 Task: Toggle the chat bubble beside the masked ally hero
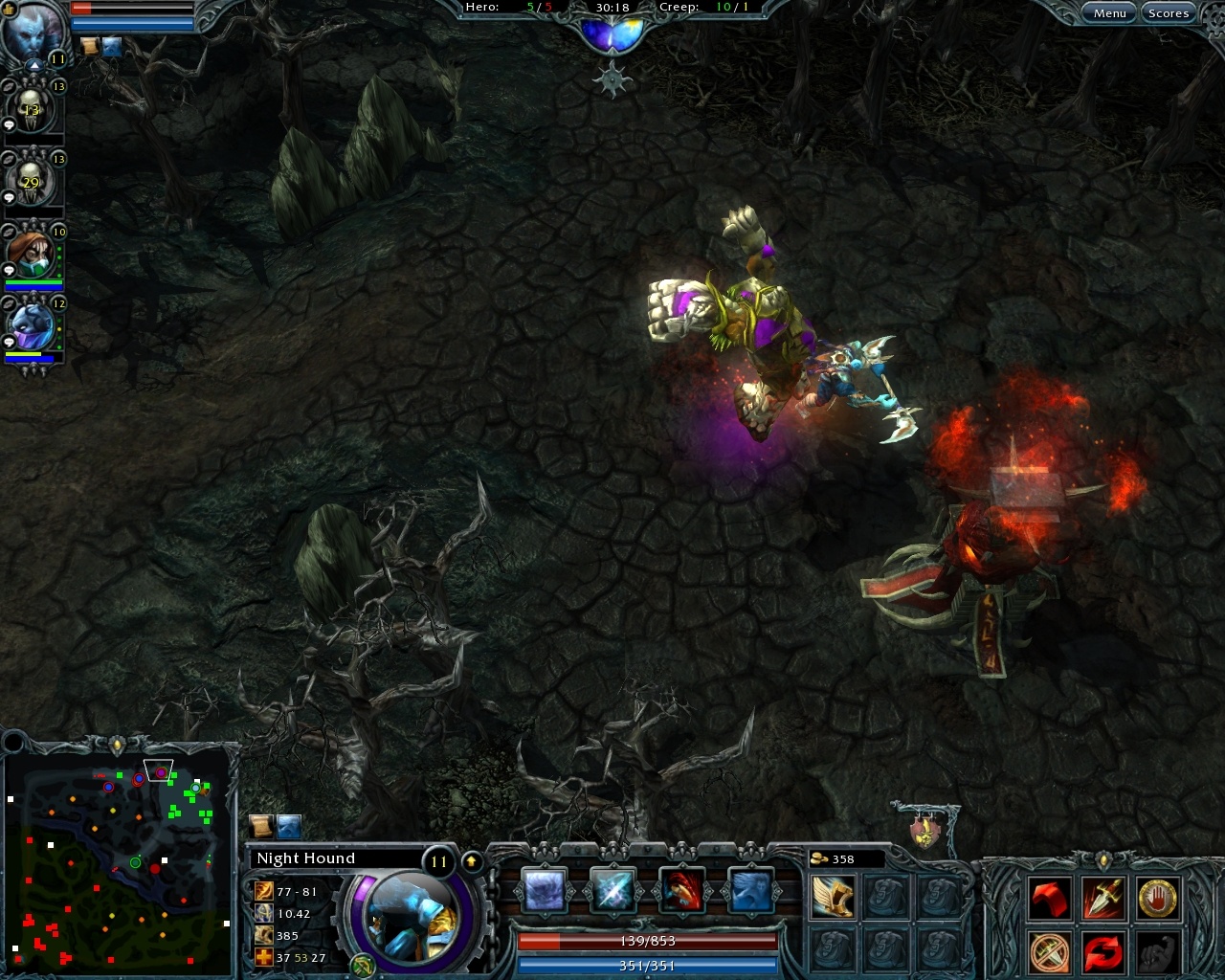pyautogui.click(x=8, y=271)
